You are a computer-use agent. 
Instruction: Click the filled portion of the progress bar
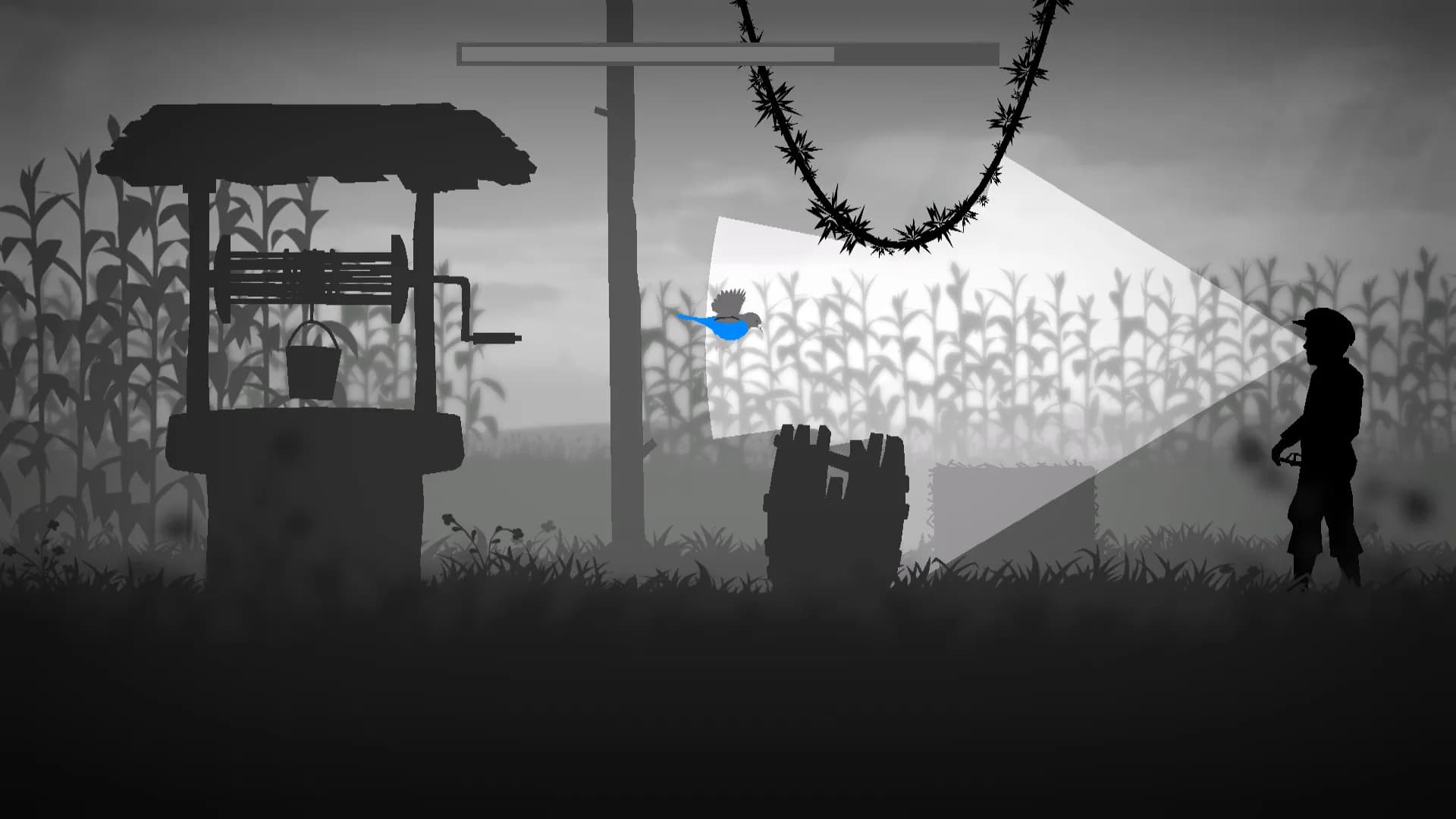pos(645,53)
